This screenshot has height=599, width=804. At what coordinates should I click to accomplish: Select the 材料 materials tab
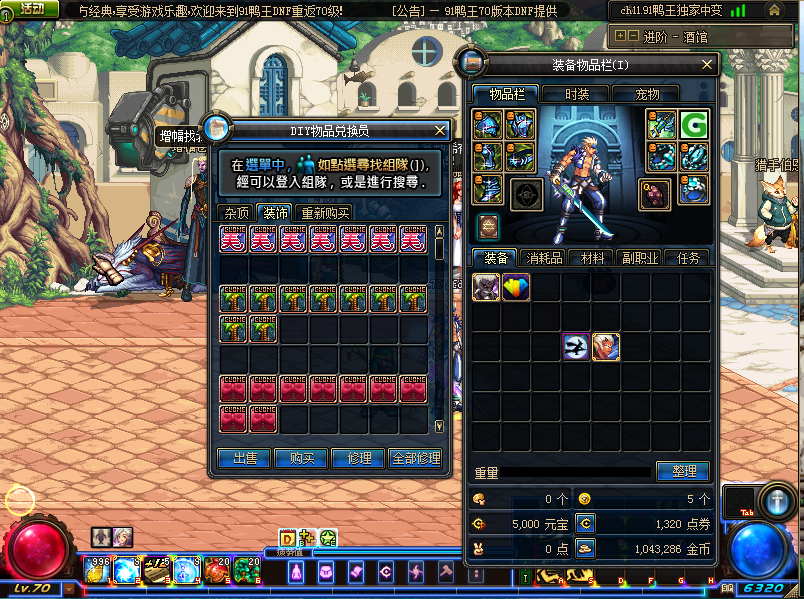click(592, 258)
